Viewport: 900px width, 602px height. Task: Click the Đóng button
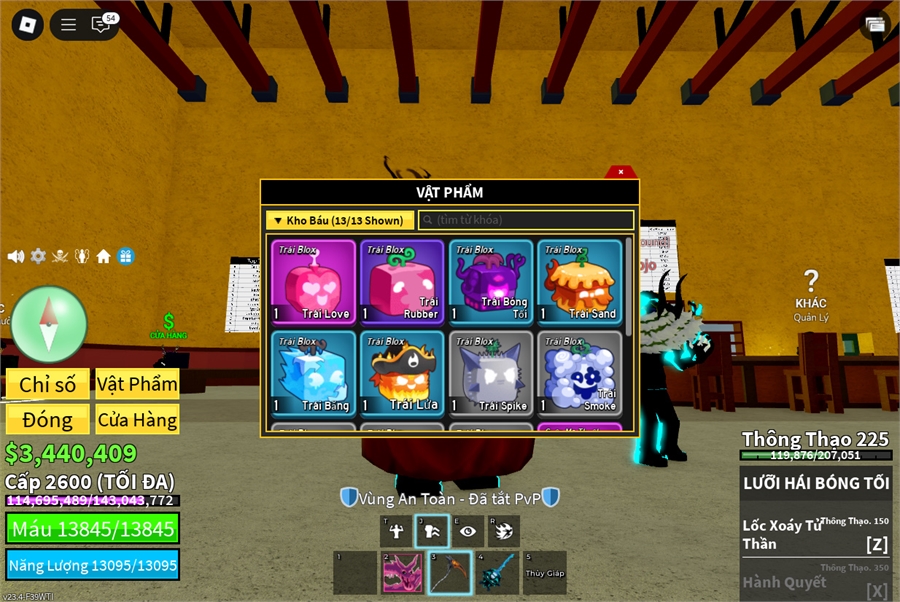[x=48, y=419]
